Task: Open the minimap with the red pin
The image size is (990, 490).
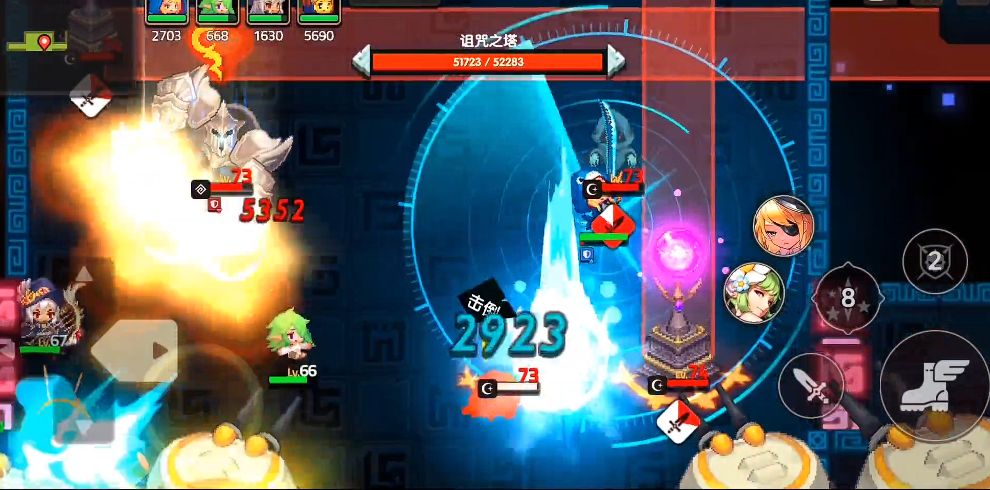Action: click(40, 43)
